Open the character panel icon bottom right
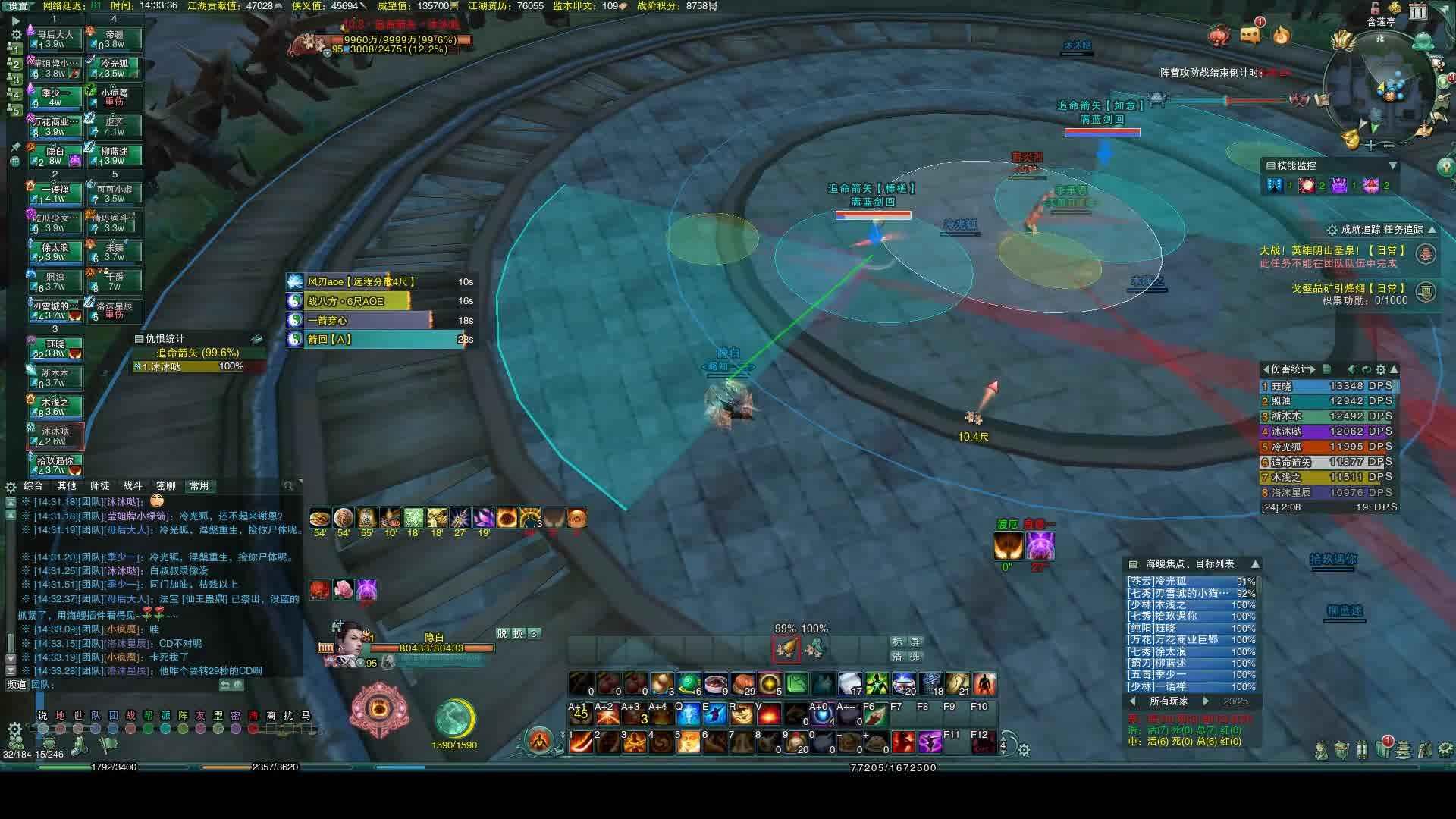The image size is (1456, 819). click(1322, 749)
